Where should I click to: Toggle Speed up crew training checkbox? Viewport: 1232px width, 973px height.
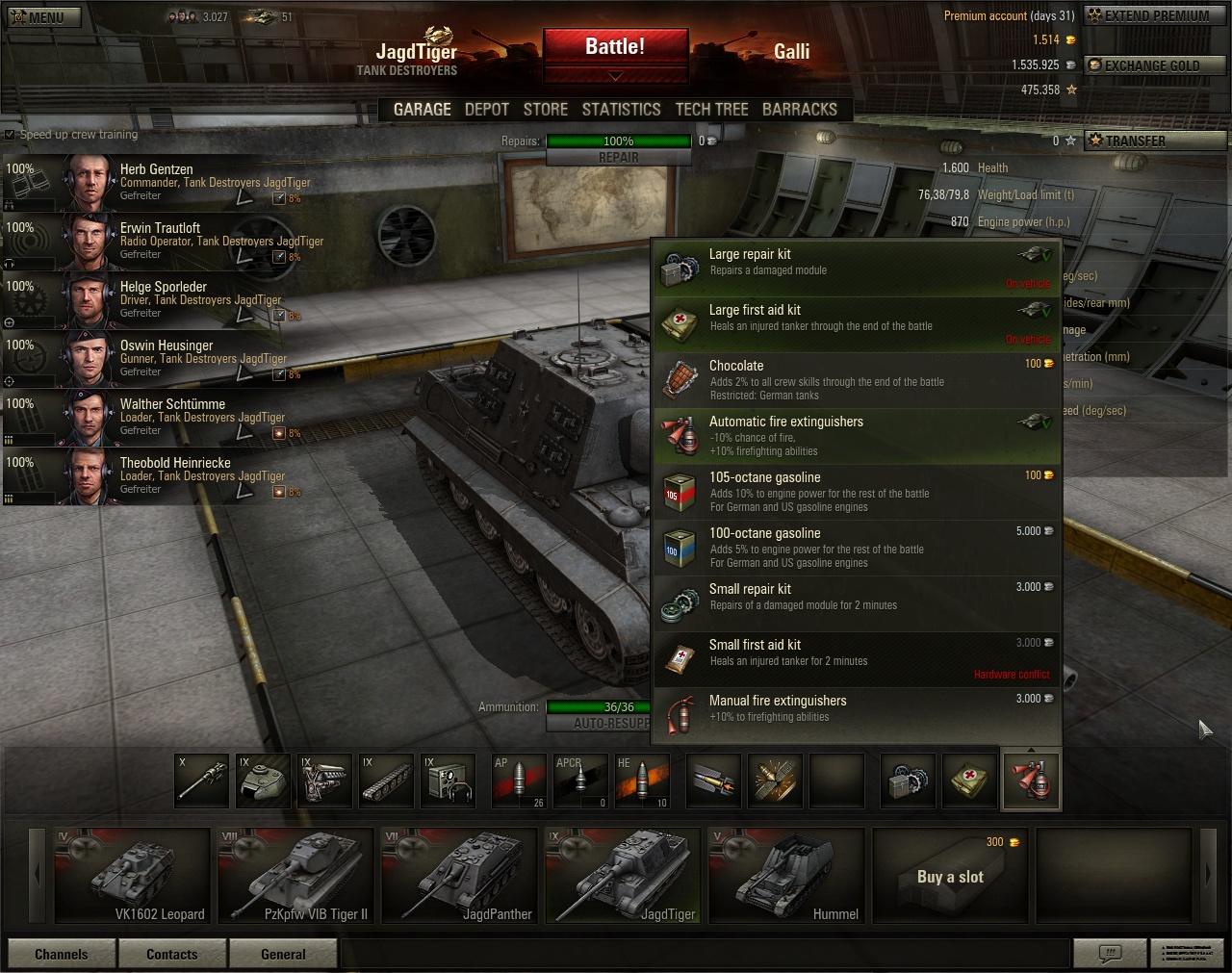(x=11, y=135)
